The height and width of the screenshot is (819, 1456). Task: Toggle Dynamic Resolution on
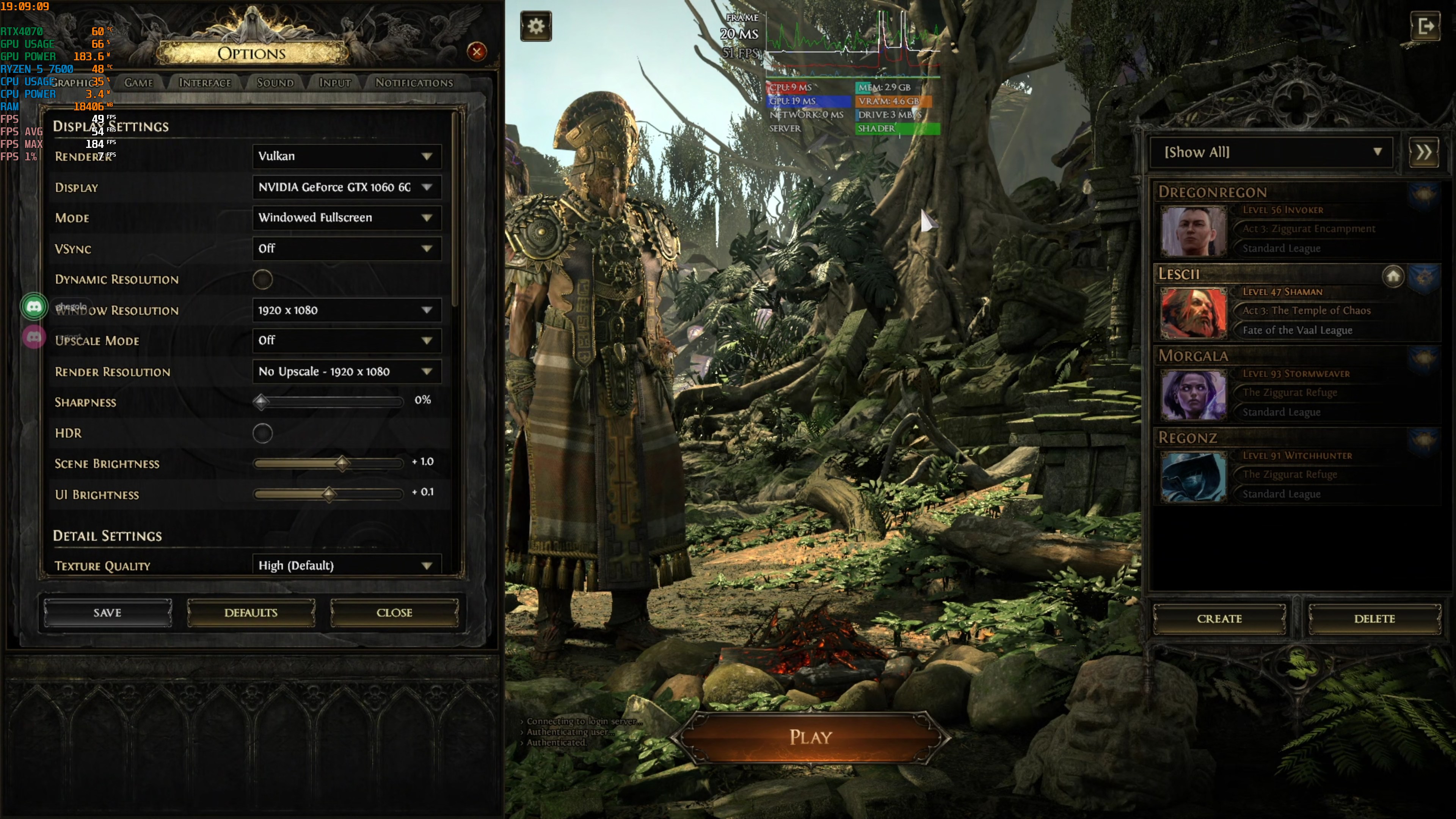[262, 279]
